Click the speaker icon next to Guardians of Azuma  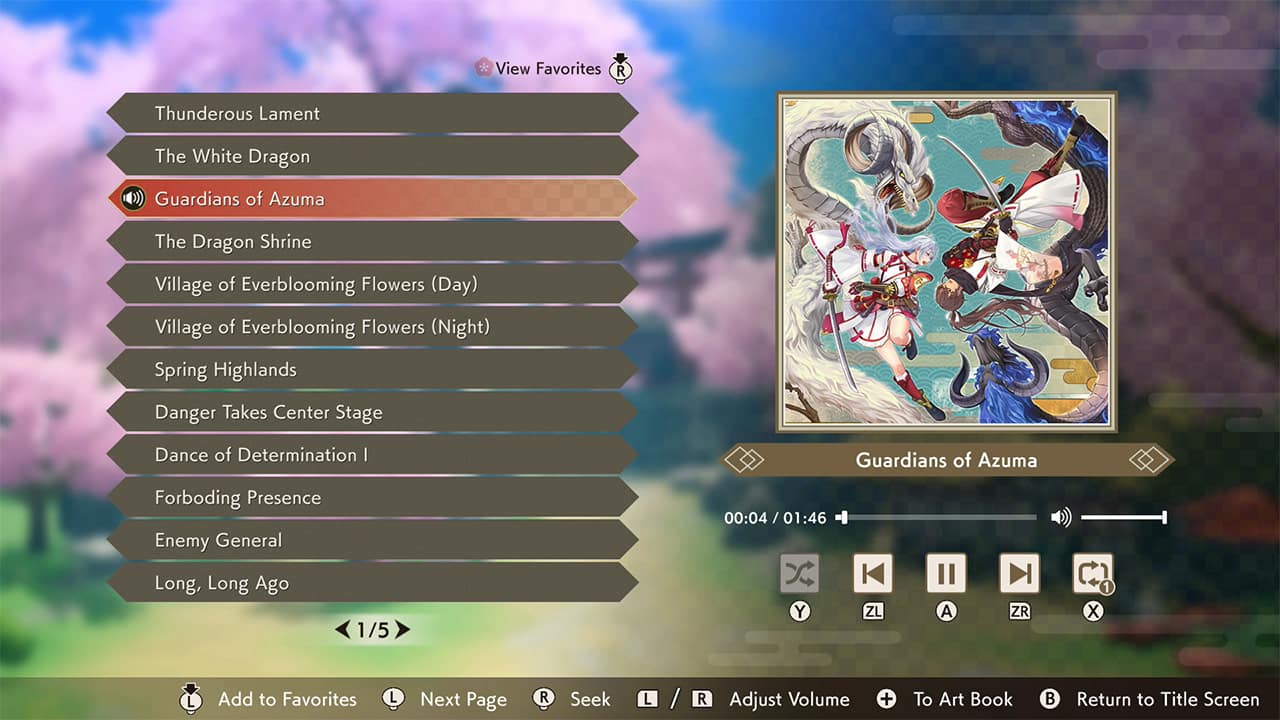tap(133, 198)
